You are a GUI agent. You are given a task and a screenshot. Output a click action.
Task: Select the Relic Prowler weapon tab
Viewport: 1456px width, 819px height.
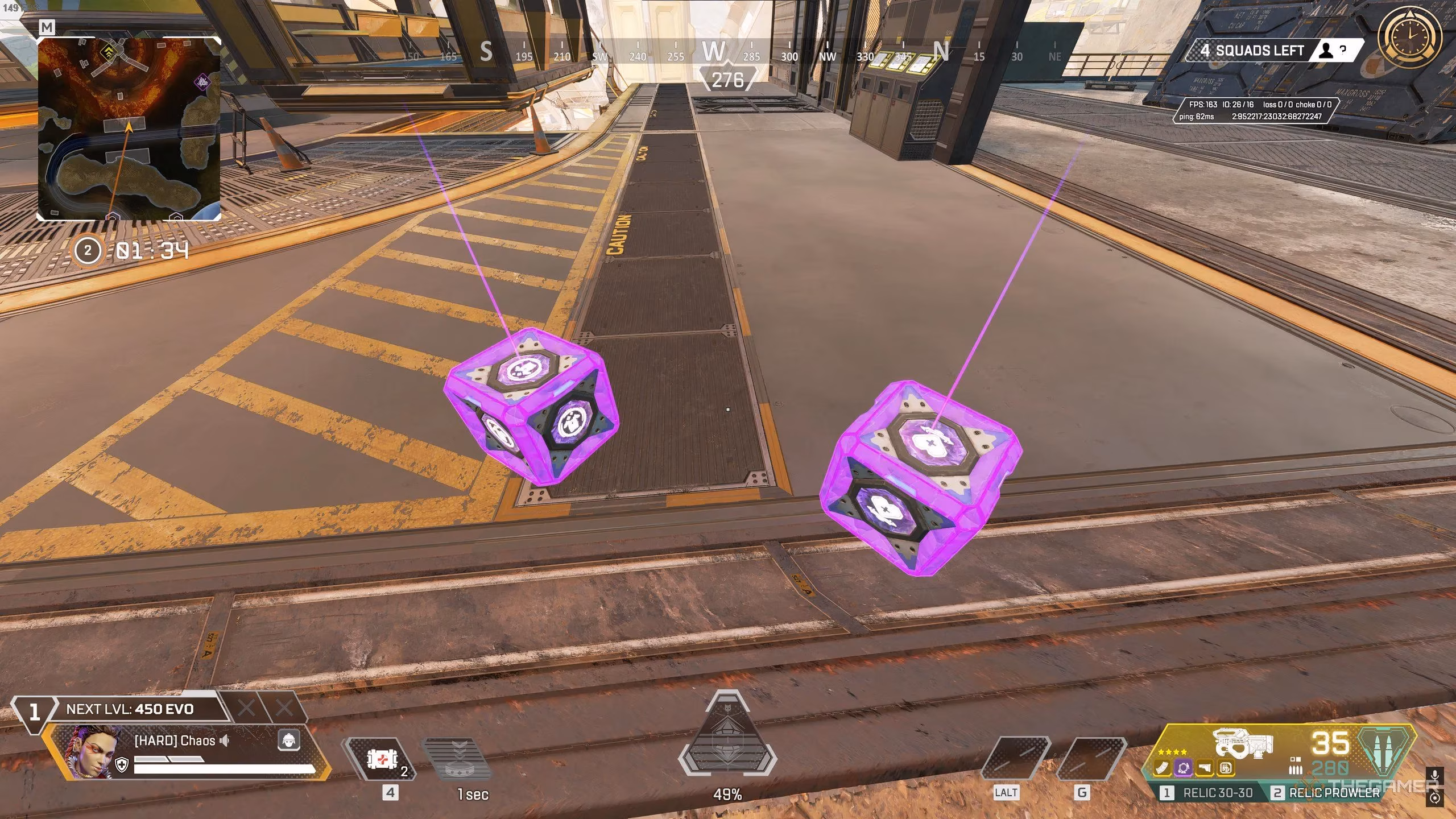[1327, 793]
